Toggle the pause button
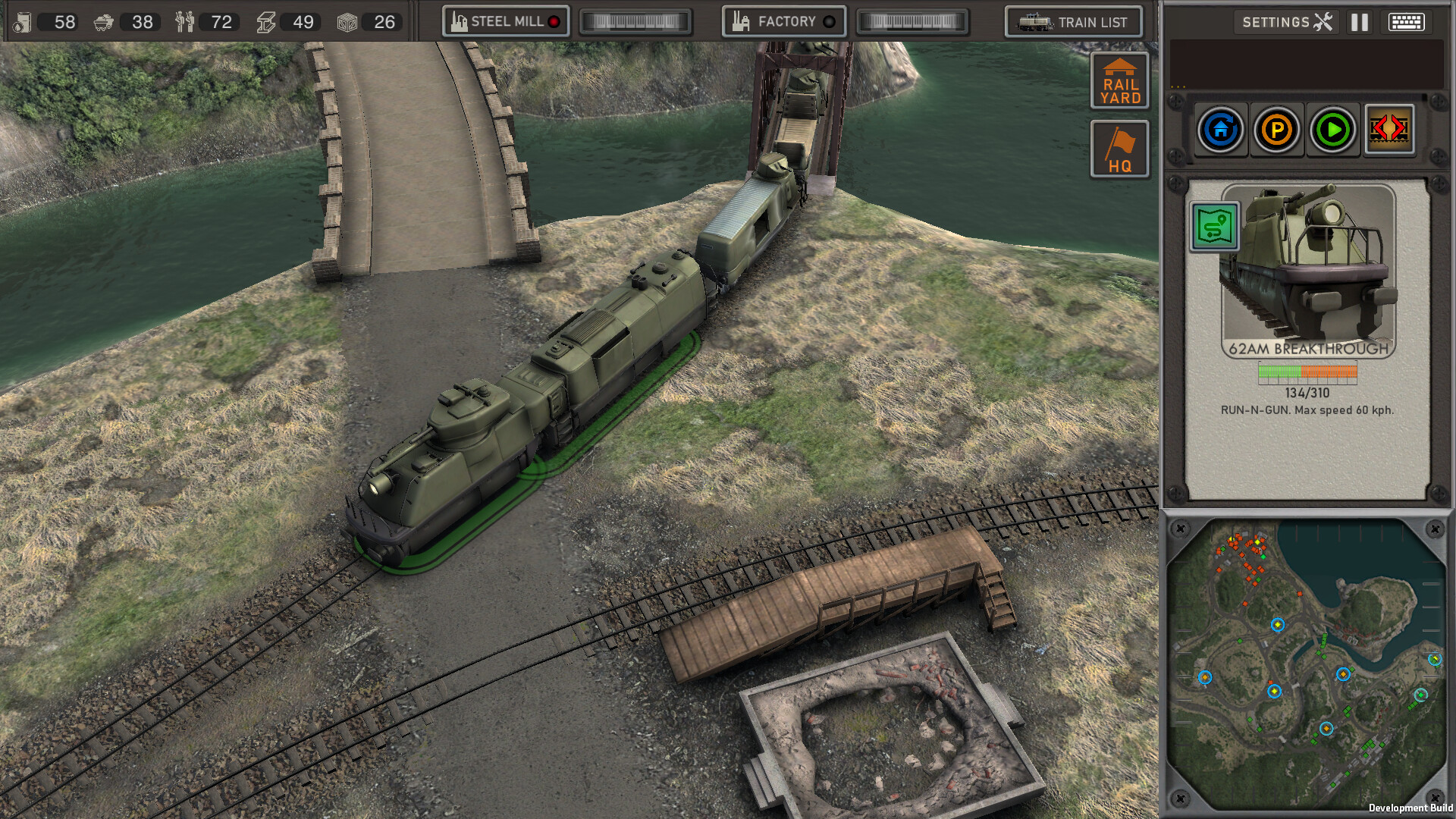Screen dimensions: 1456x819 [1357, 21]
